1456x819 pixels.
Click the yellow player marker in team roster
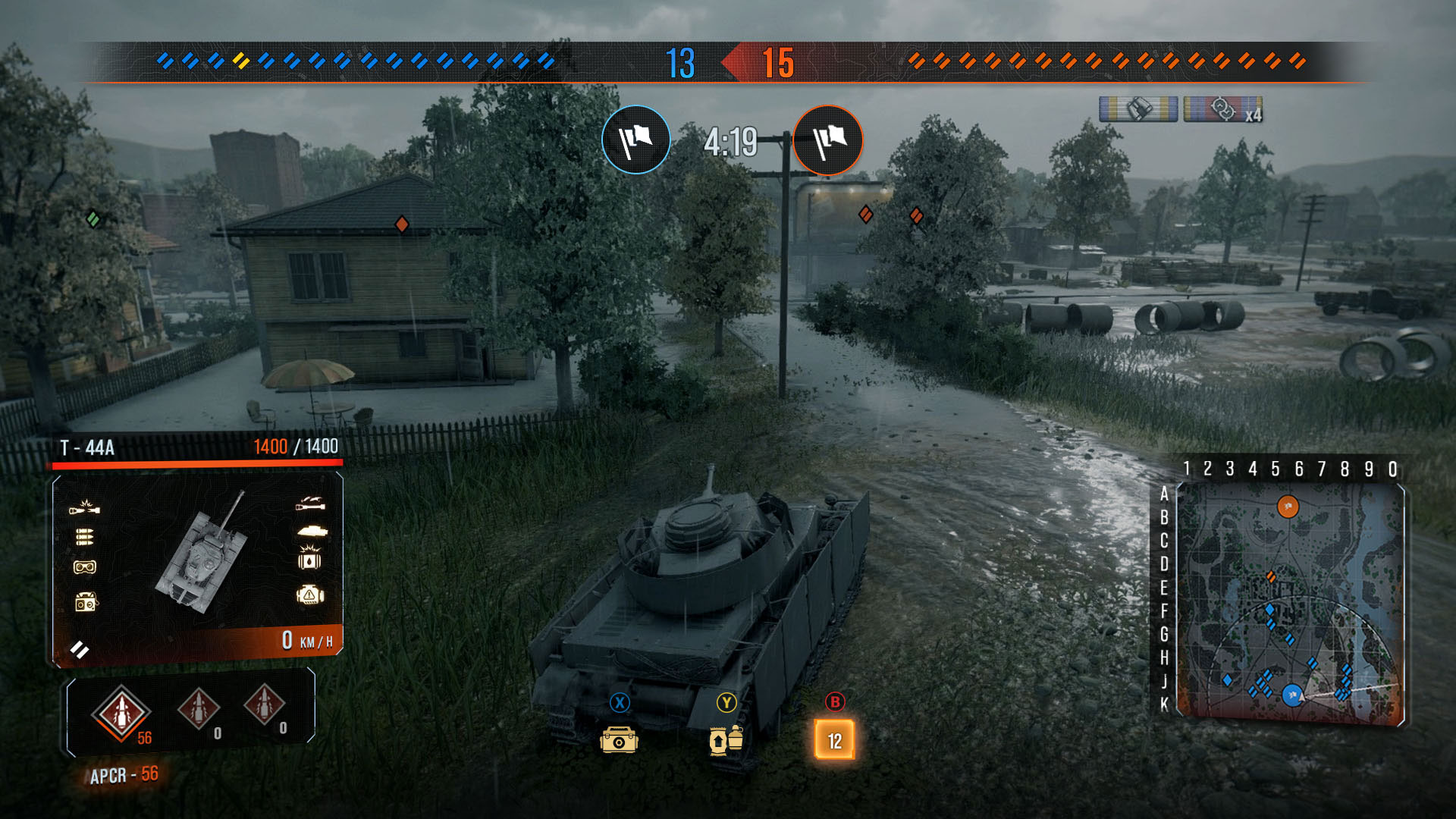(x=241, y=61)
